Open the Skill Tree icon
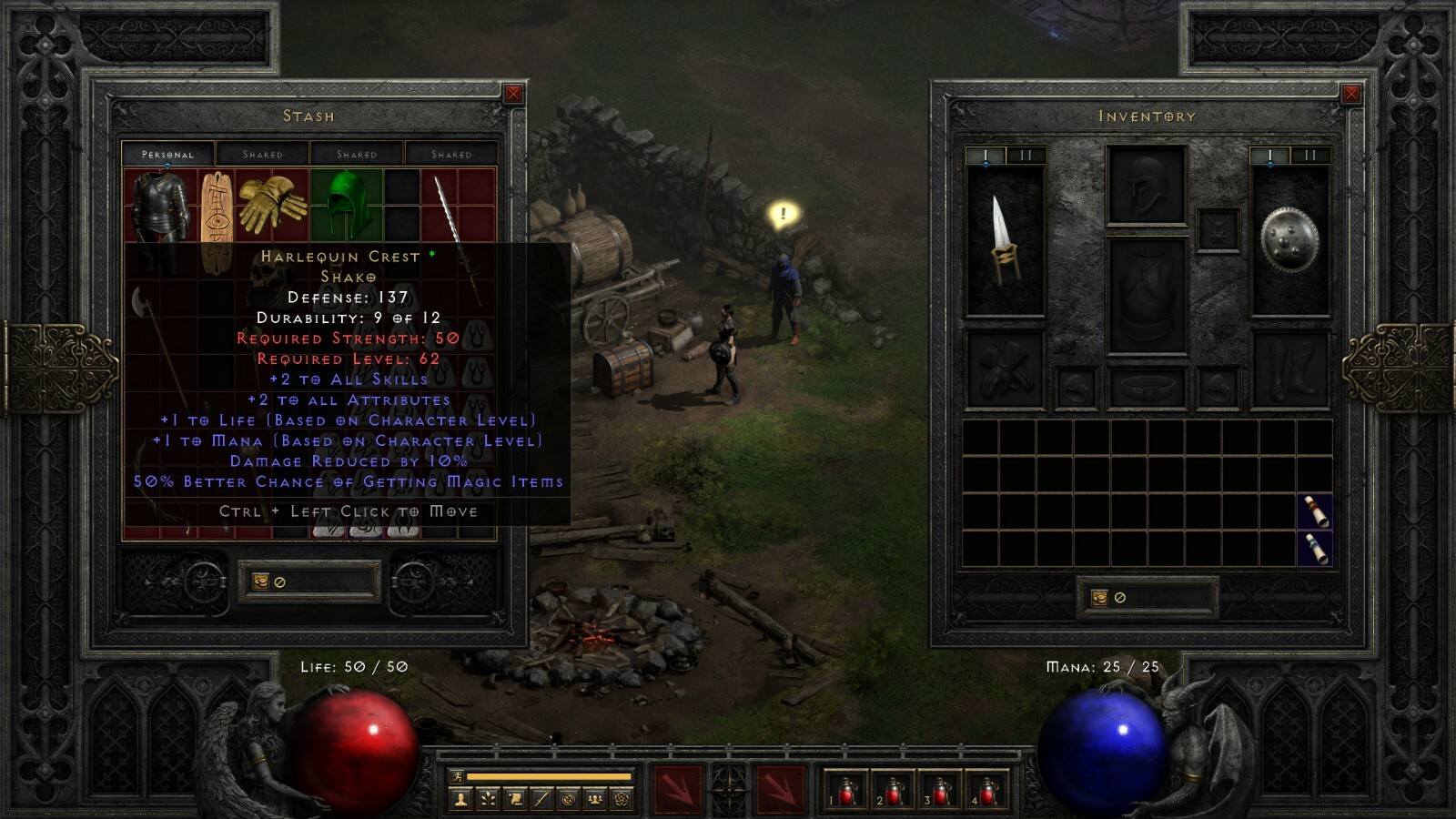This screenshot has height=819, width=1456. pyautogui.click(x=489, y=798)
